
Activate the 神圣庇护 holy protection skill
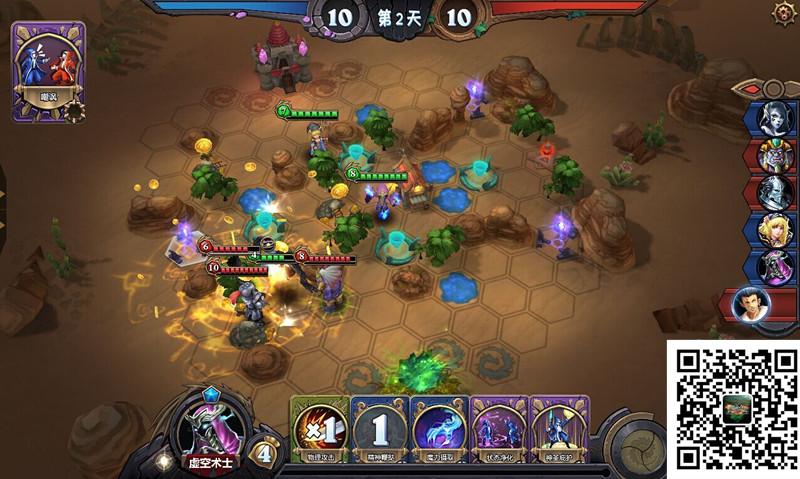coord(559,430)
